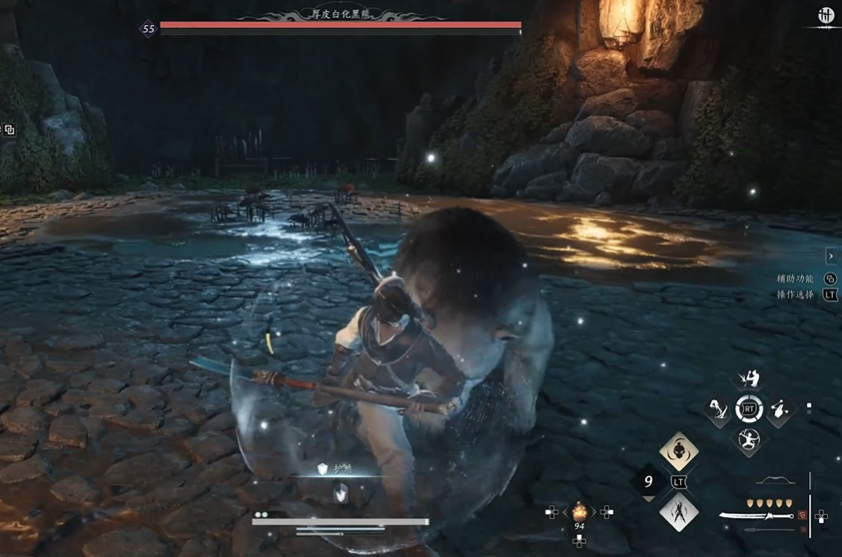Use the top skill in the RT wheel
This screenshot has height=557, width=842.
[748, 379]
